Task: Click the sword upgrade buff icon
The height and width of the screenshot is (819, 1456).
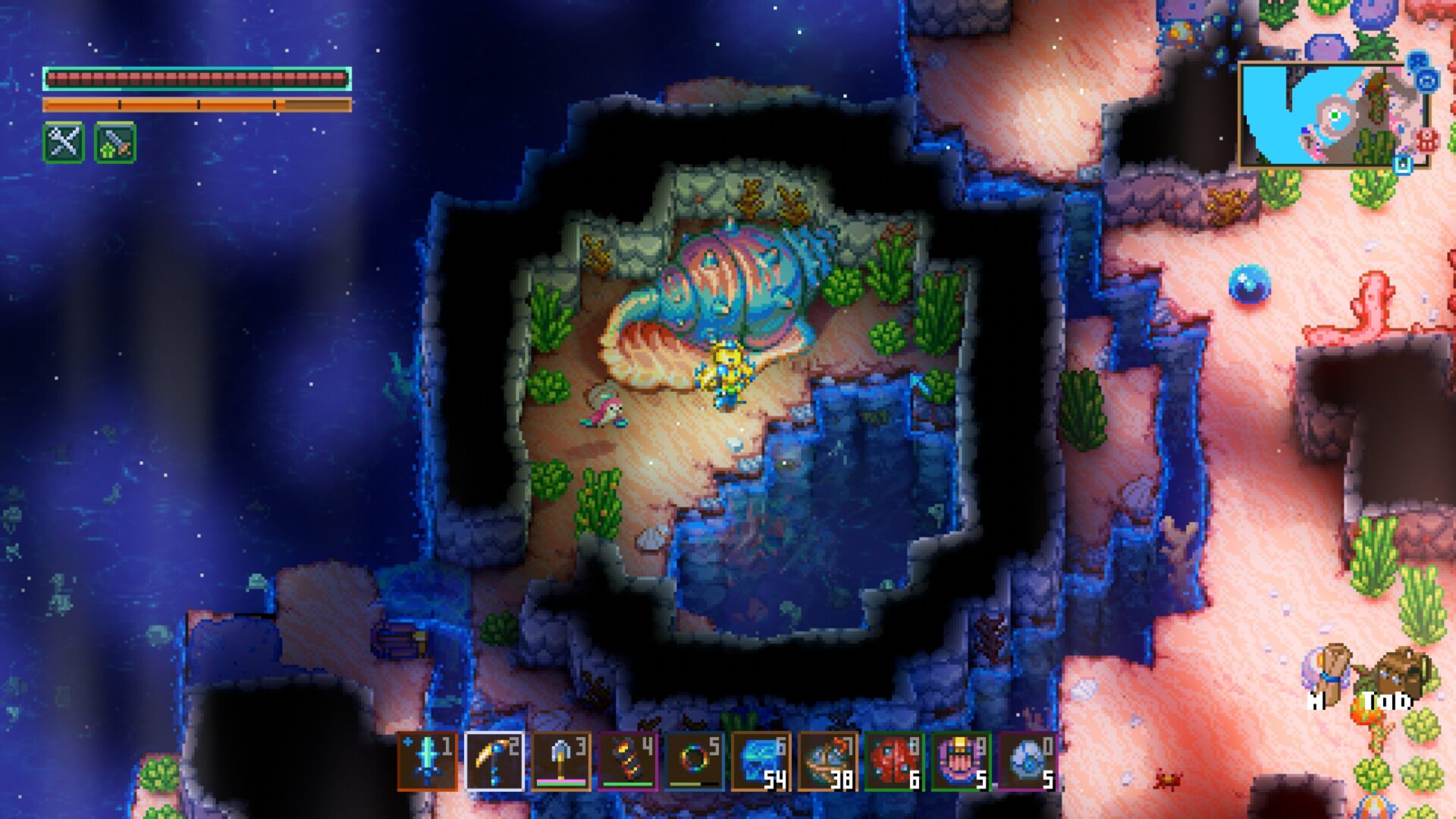Action: point(115,142)
